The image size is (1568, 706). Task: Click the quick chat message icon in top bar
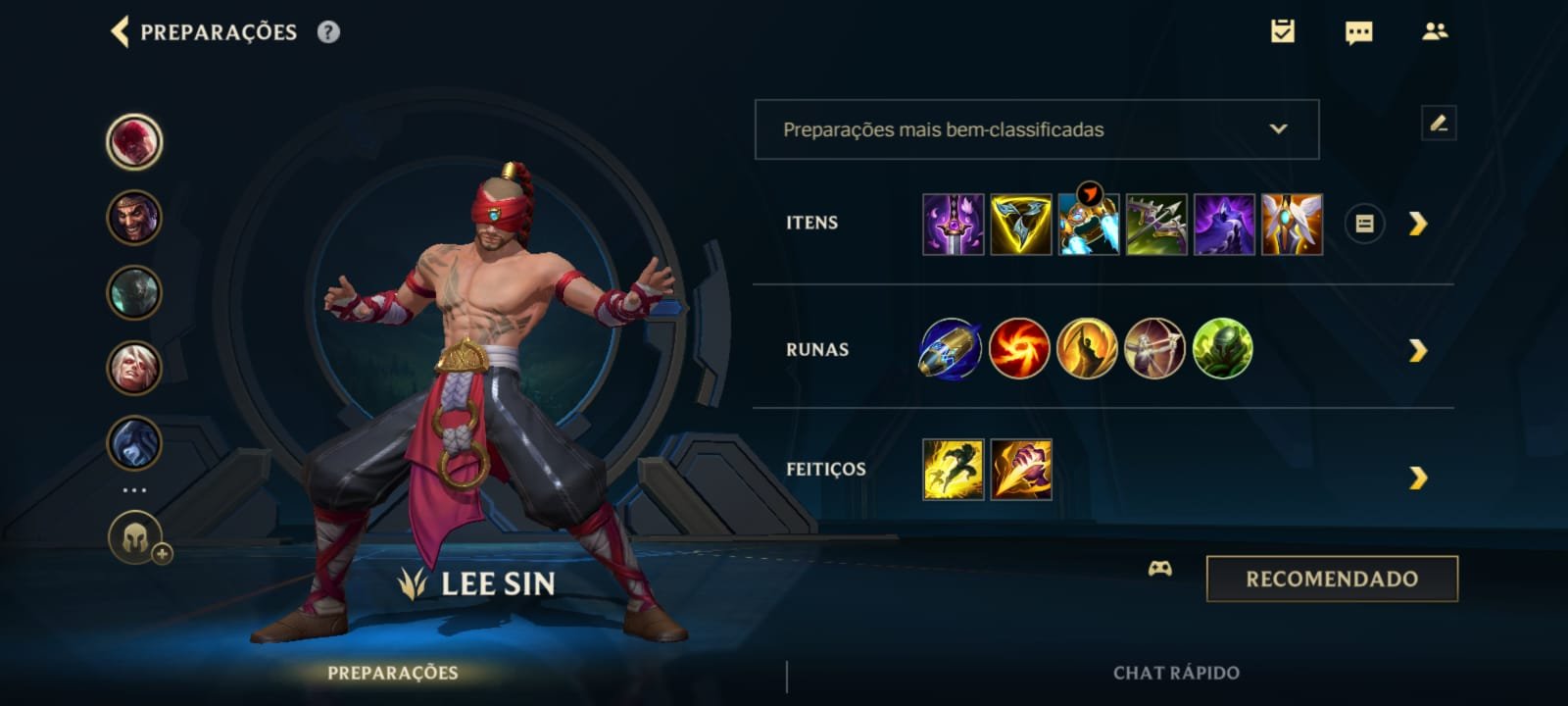1359,31
